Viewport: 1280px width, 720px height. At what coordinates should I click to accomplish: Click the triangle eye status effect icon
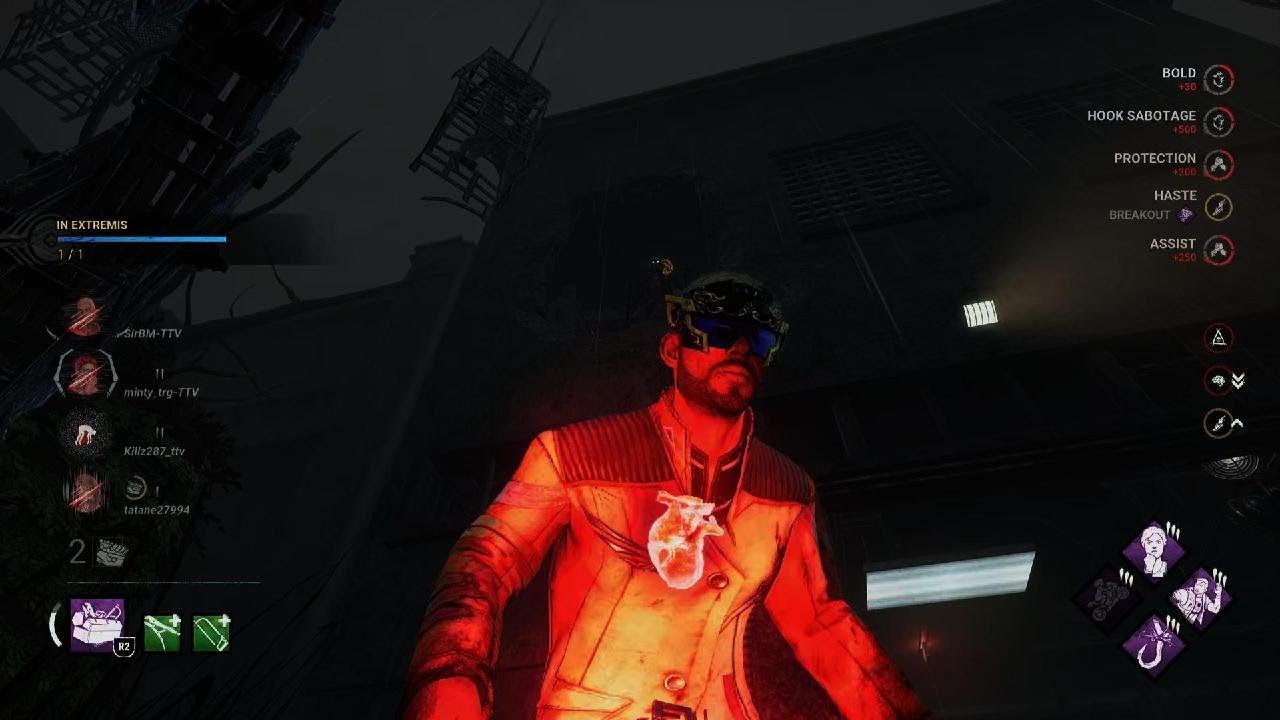point(1218,338)
